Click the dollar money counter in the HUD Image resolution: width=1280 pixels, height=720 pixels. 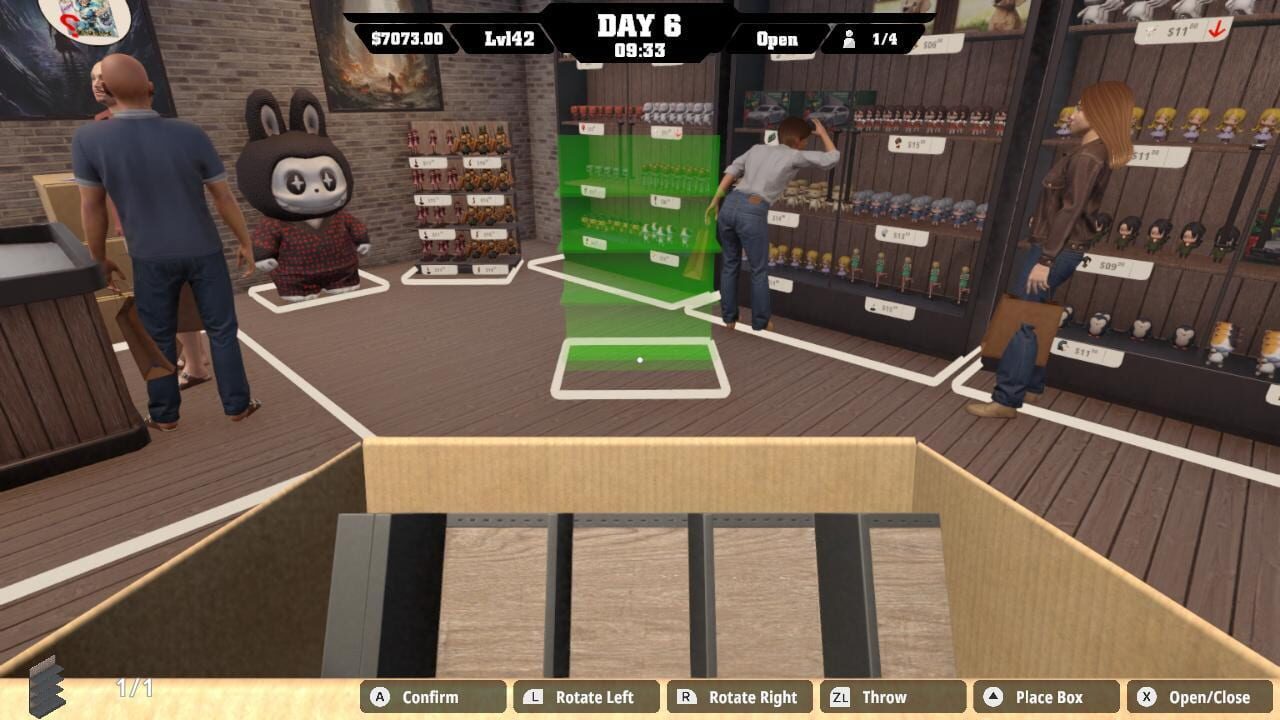pyautogui.click(x=409, y=40)
